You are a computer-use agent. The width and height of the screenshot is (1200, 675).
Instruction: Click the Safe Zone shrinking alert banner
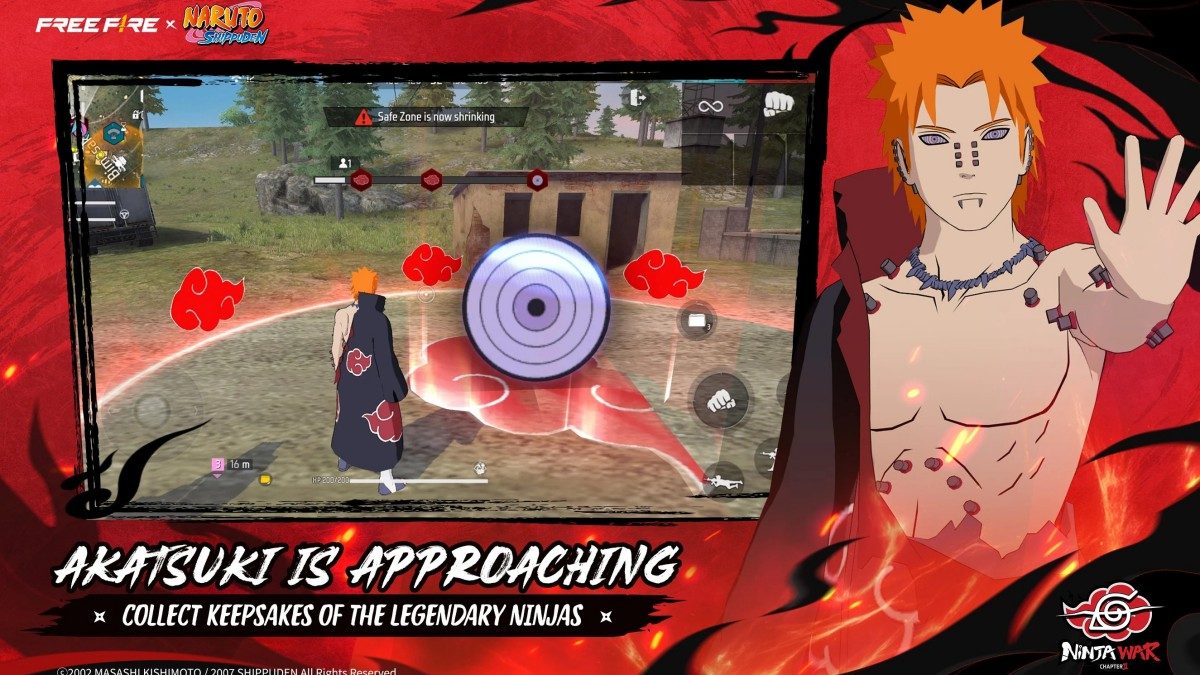pos(427,117)
